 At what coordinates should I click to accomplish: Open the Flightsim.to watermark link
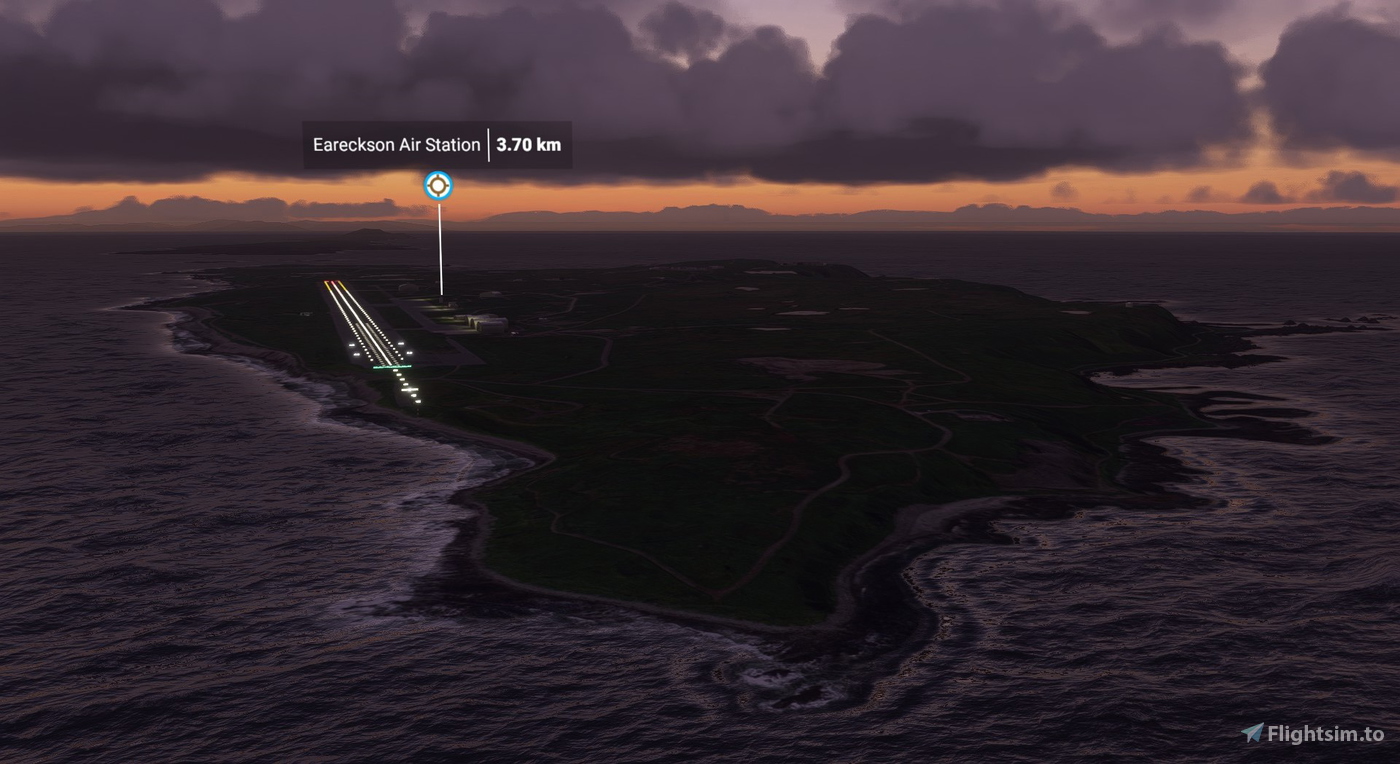pyautogui.click(x=1313, y=734)
